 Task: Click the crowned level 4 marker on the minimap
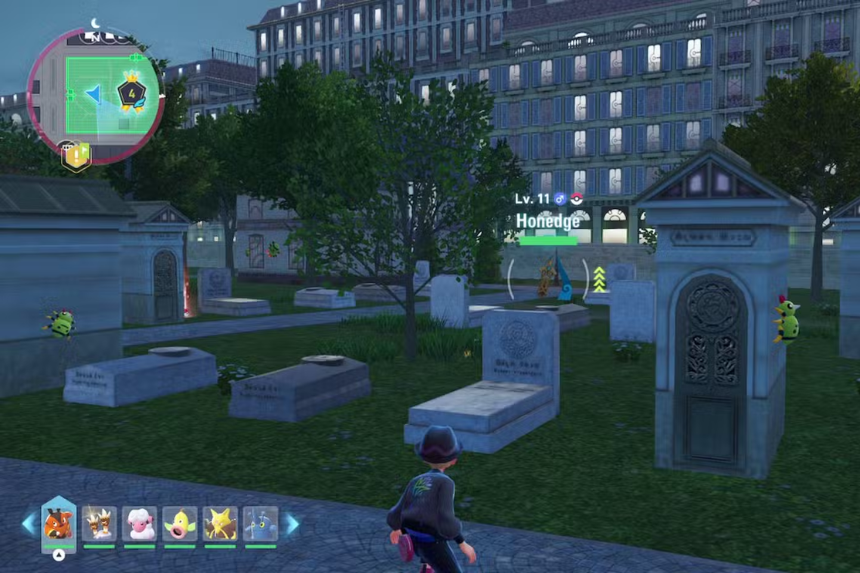click(x=132, y=94)
